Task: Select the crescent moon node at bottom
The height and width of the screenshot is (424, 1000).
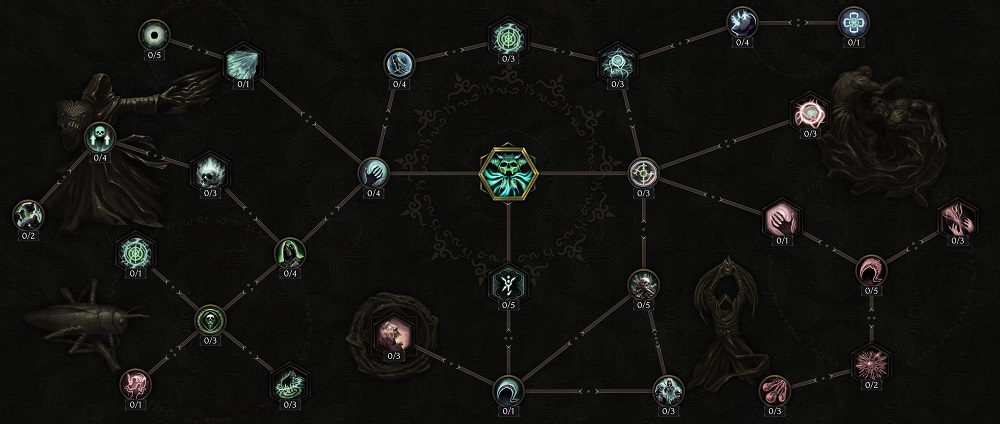Action: 508,387
